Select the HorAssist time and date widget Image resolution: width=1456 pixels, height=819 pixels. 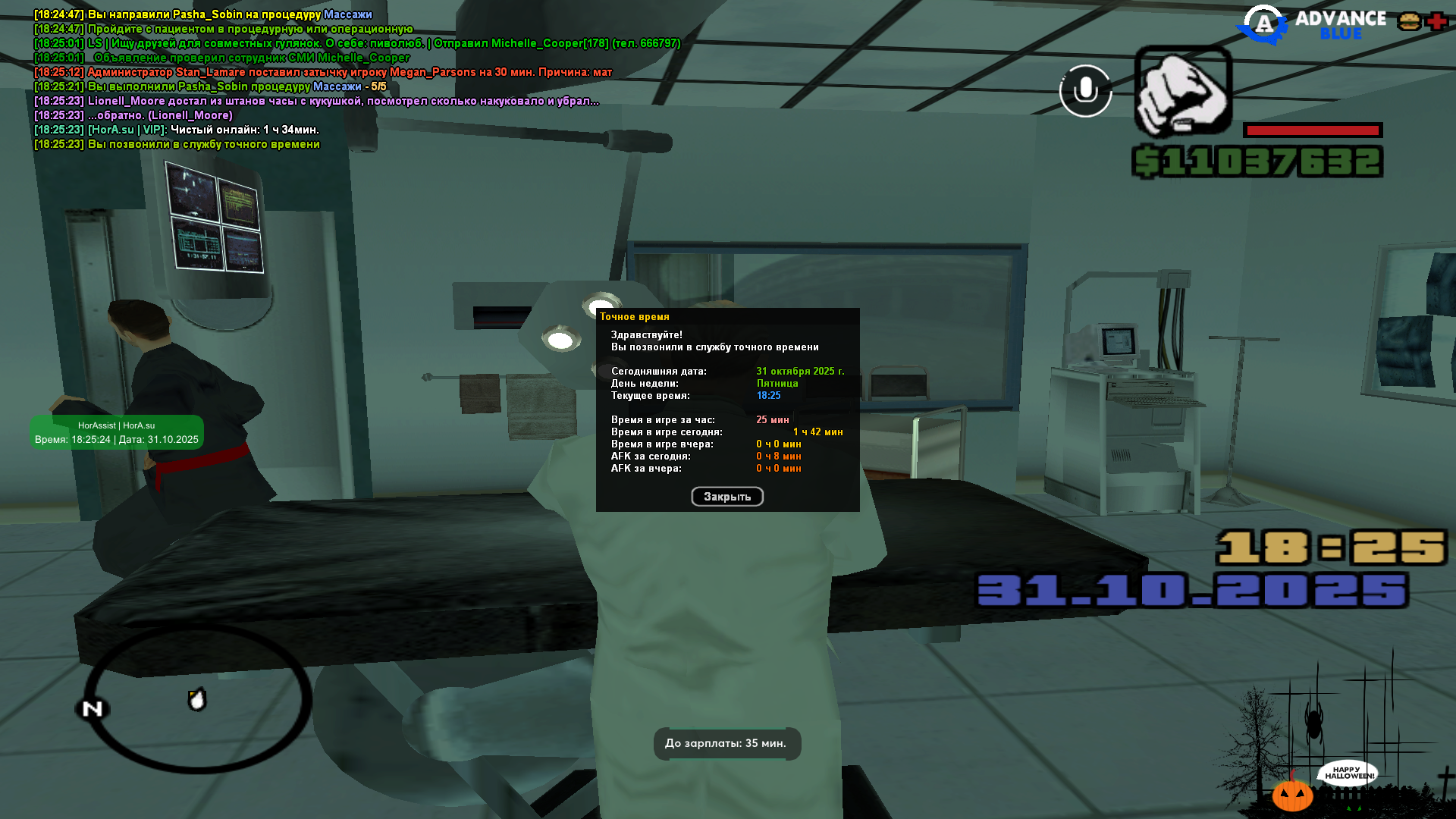point(117,432)
